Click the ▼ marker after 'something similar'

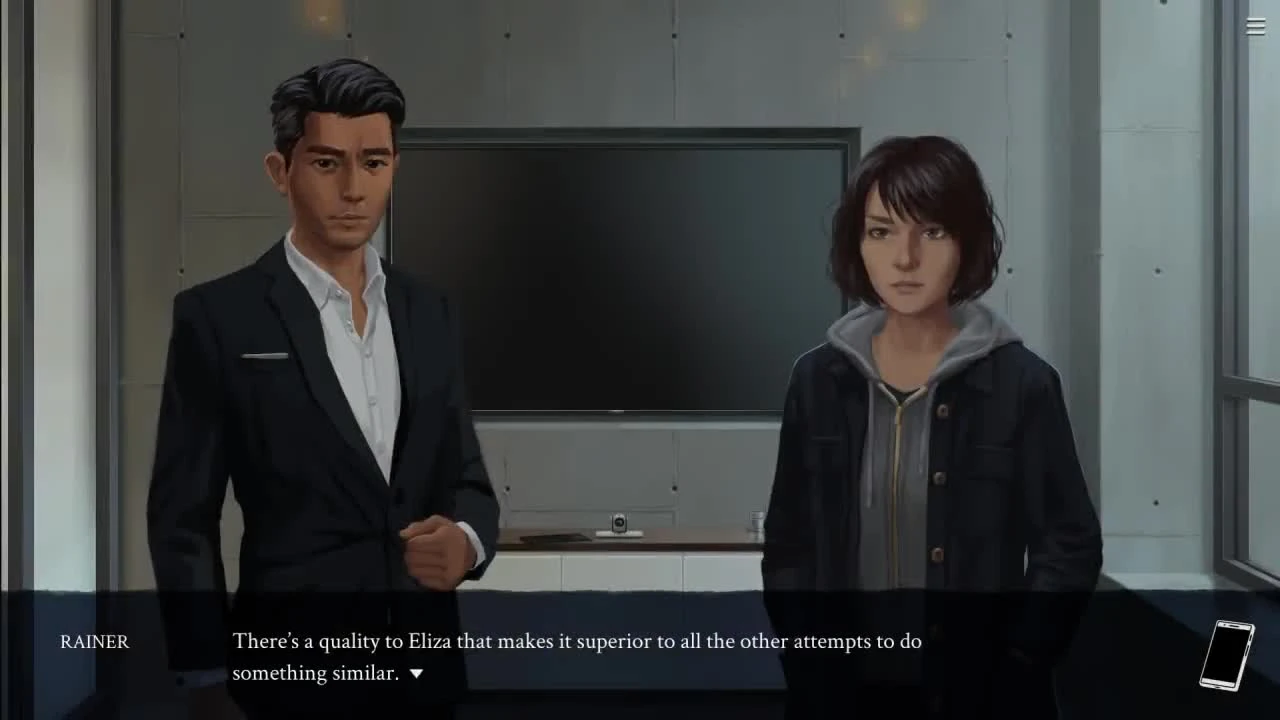coord(417,673)
